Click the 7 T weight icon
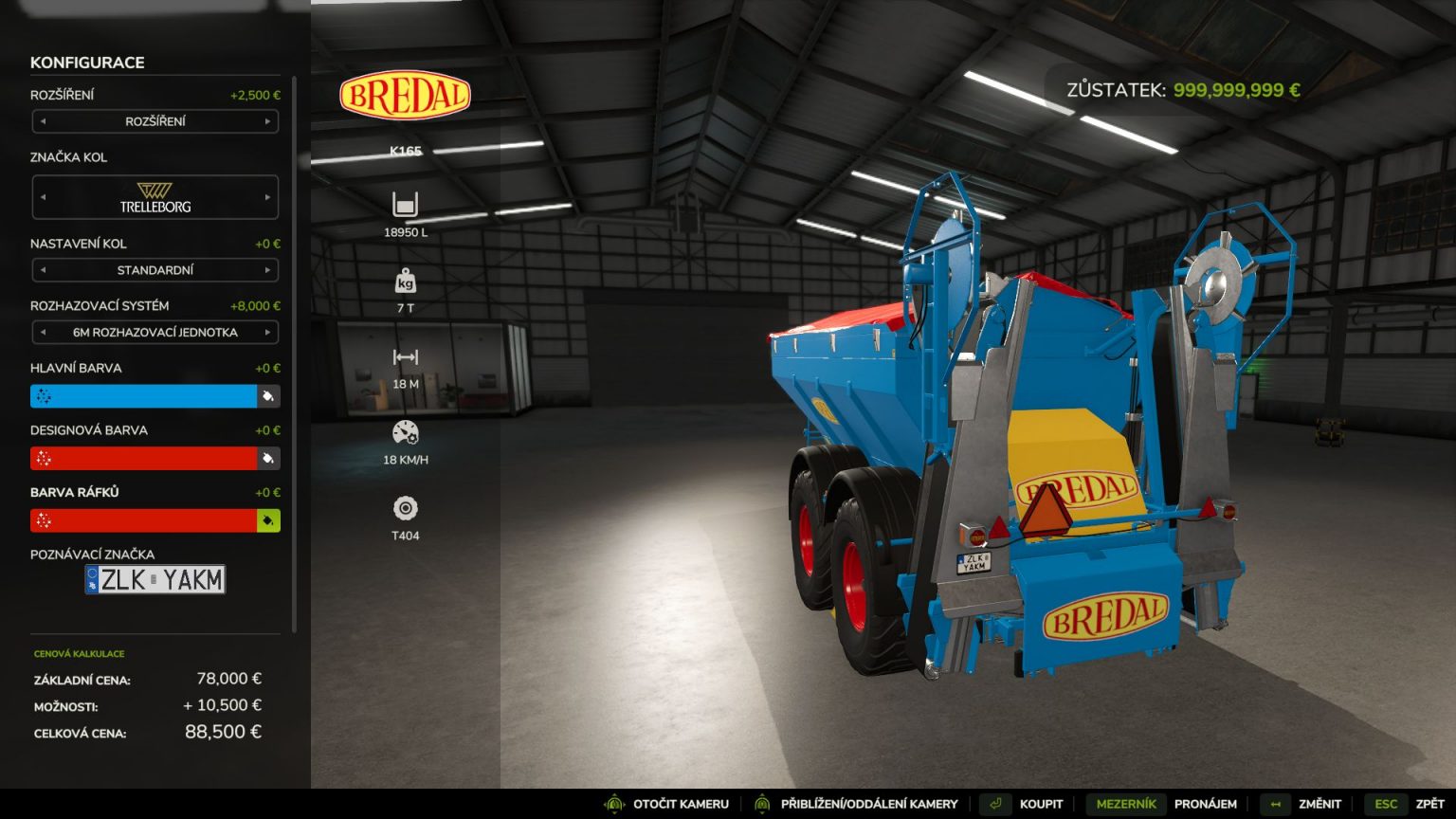This screenshot has width=1456, height=819. [406, 282]
